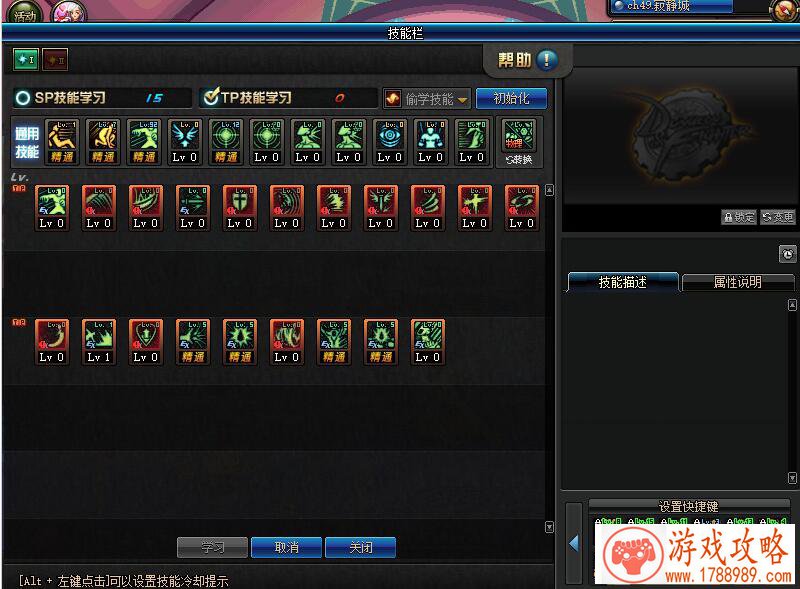Click the 锁定 lock button
This screenshot has width=800, height=589.
point(739,217)
